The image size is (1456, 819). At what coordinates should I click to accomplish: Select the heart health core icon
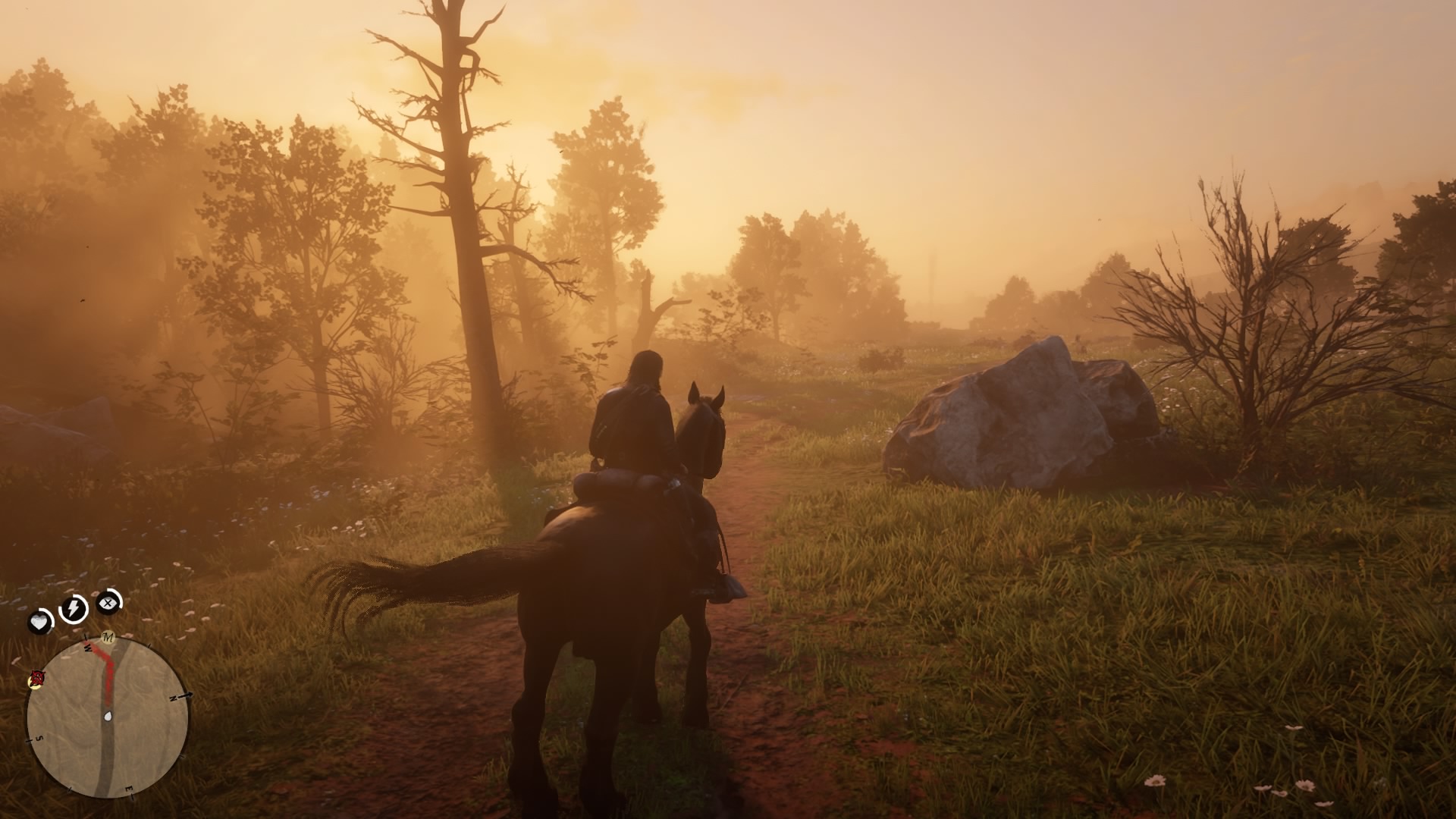(39, 622)
